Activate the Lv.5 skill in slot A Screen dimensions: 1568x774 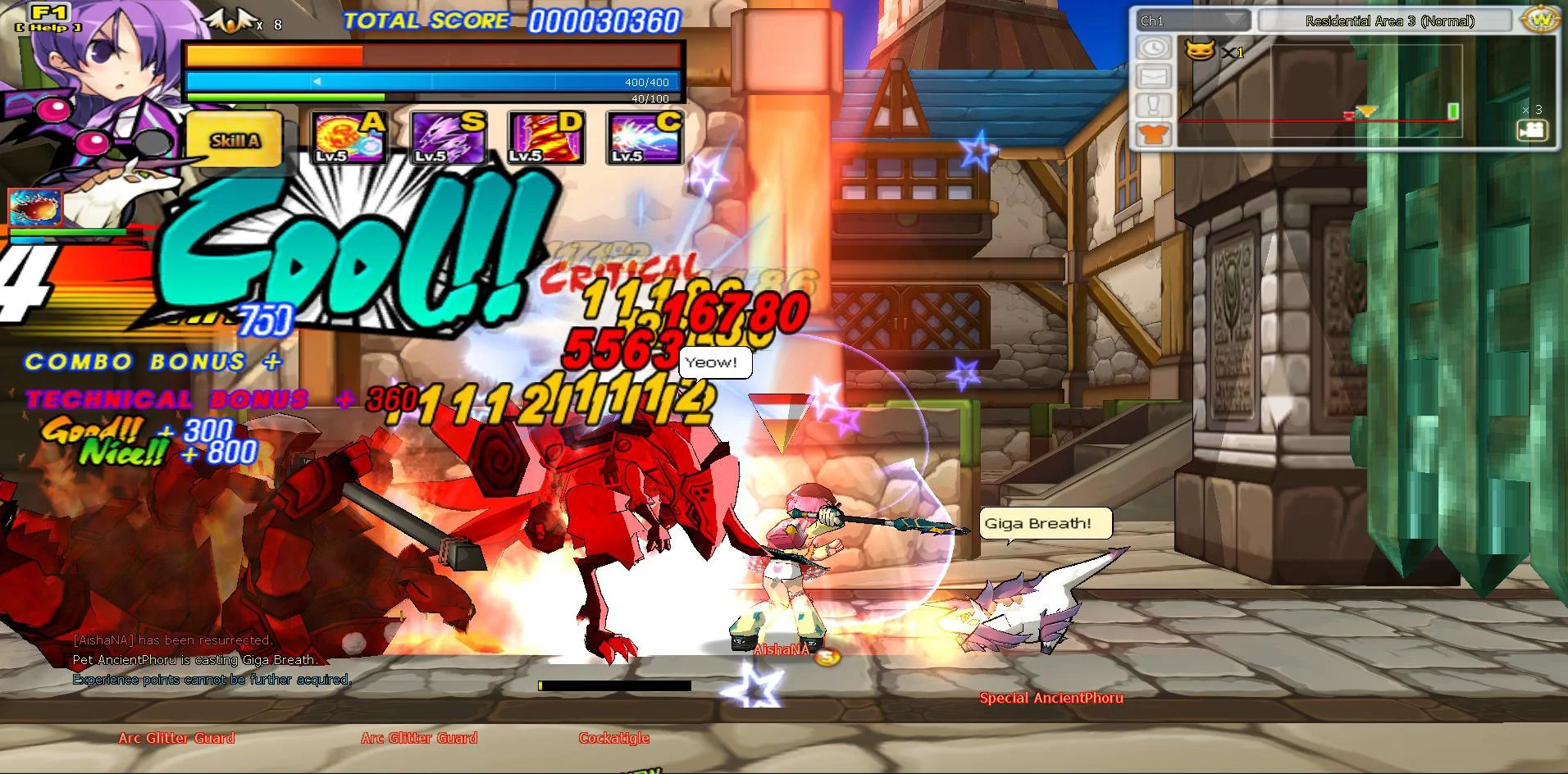tap(349, 138)
